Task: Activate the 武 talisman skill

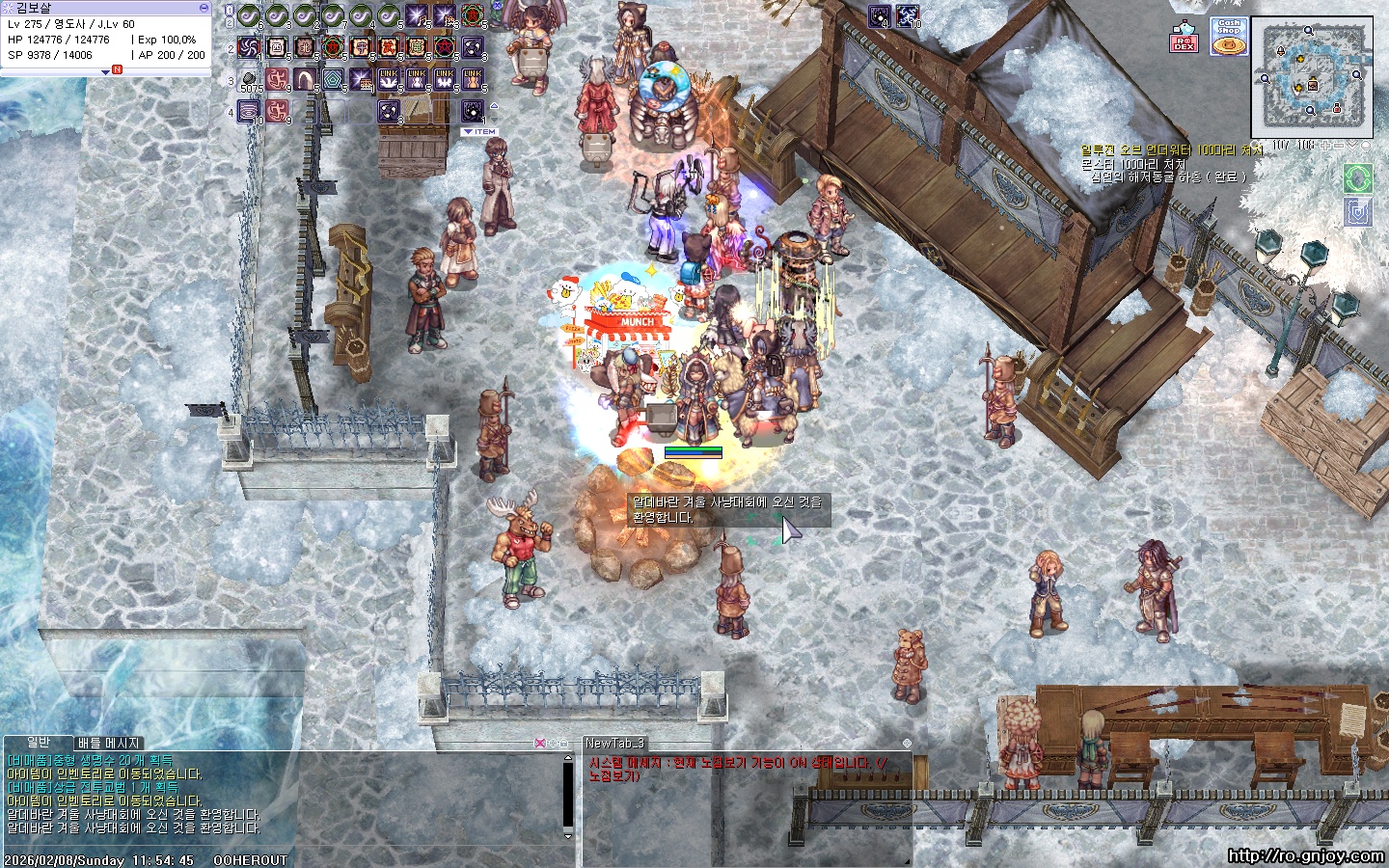Action: click(x=389, y=47)
